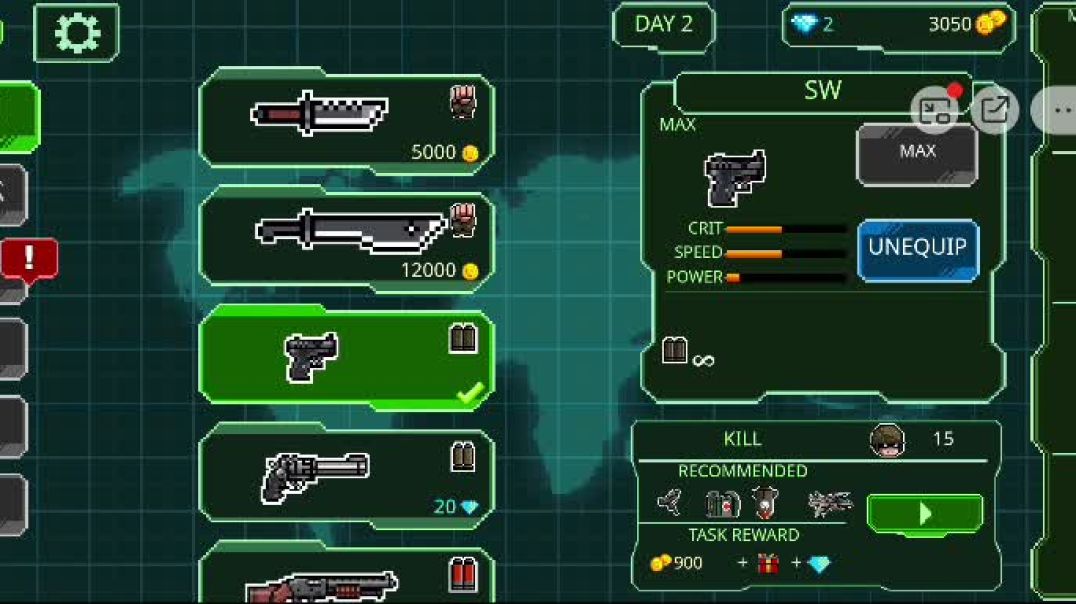This screenshot has height=604, width=1076.
Task: Click the picture-in-picture overlay button
Action: [934, 110]
